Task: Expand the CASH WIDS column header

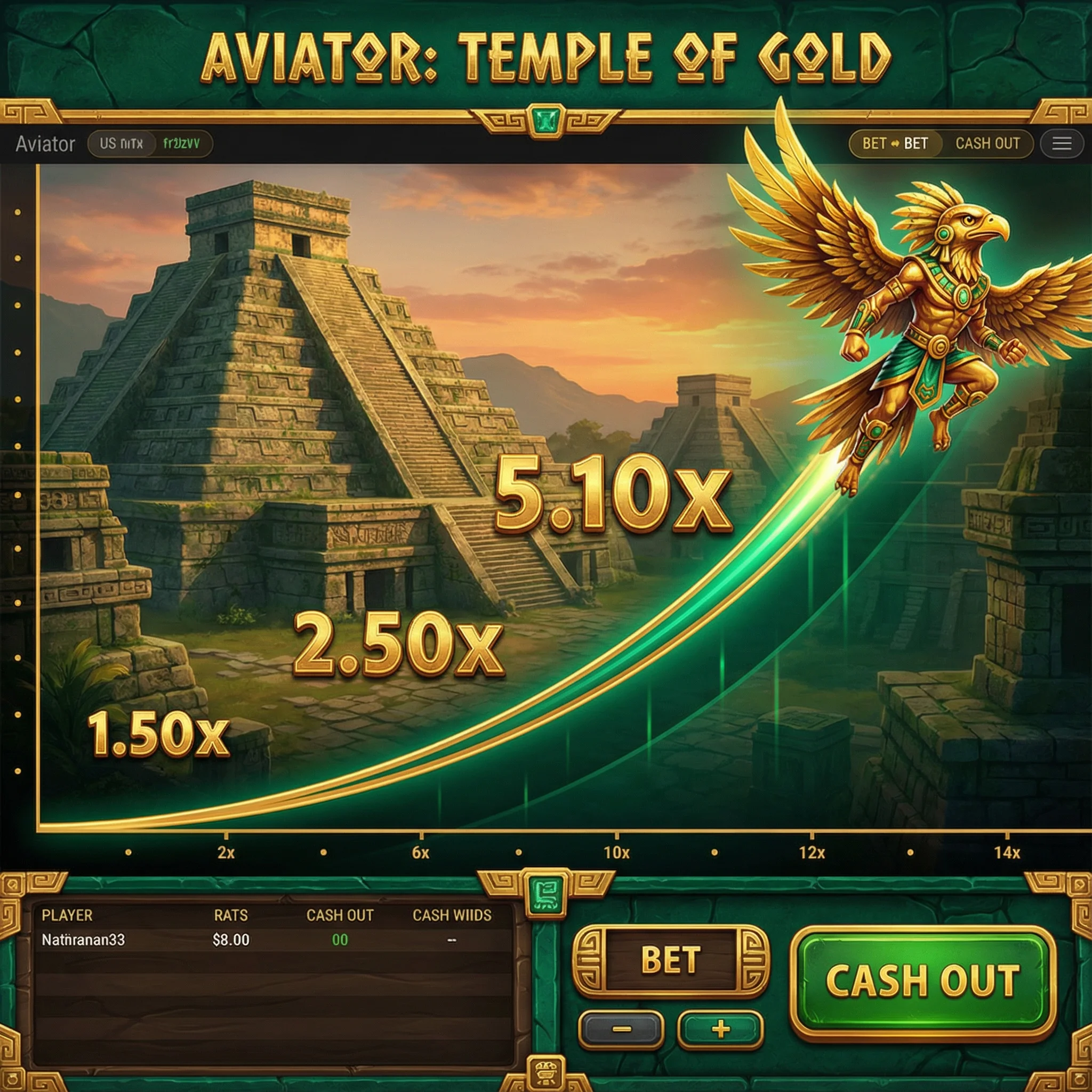Action: tap(452, 916)
